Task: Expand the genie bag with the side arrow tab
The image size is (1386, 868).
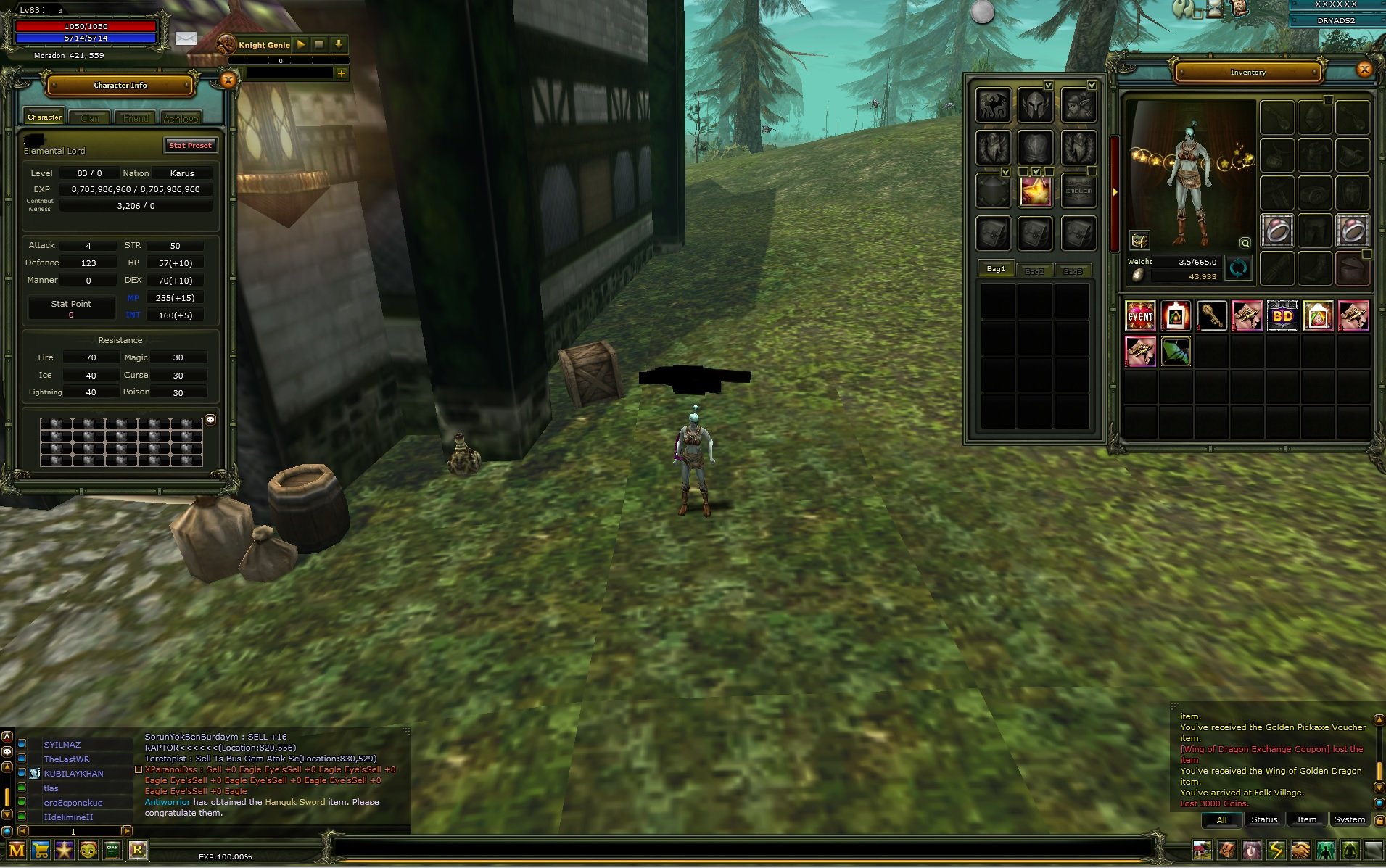Action: pos(1115,192)
